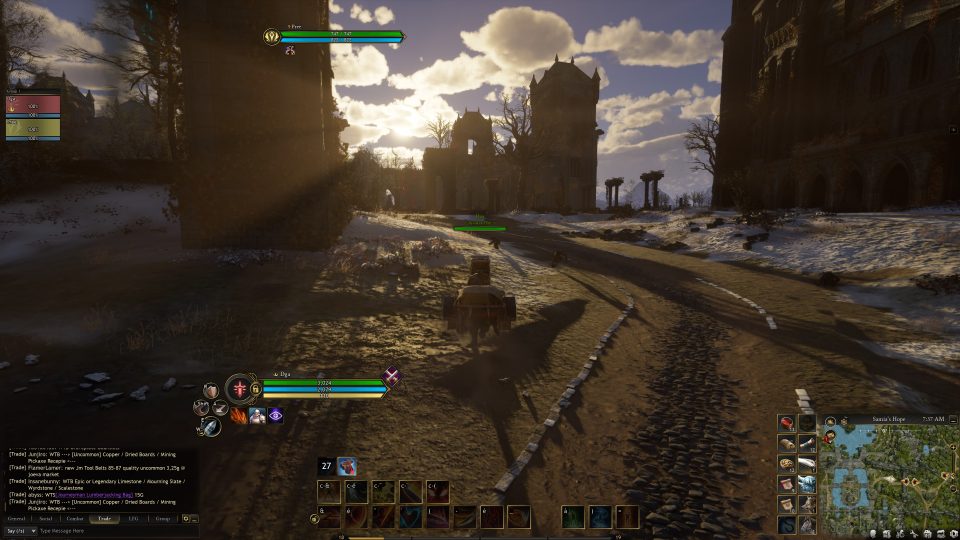Open the chat settings gear button

(186, 519)
